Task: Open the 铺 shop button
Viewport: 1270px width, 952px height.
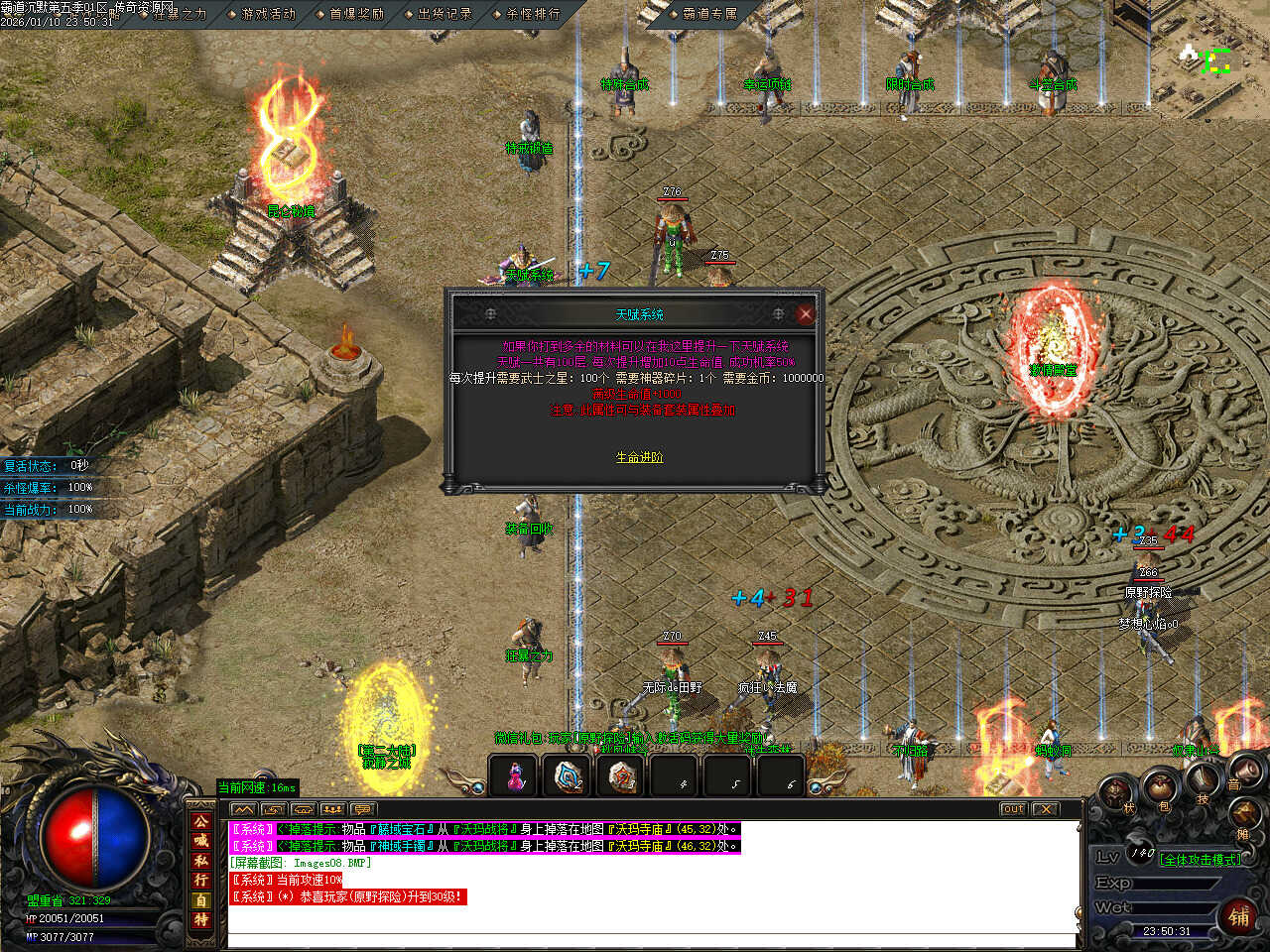Action: pyautogui.click(x=1239, y=915)
